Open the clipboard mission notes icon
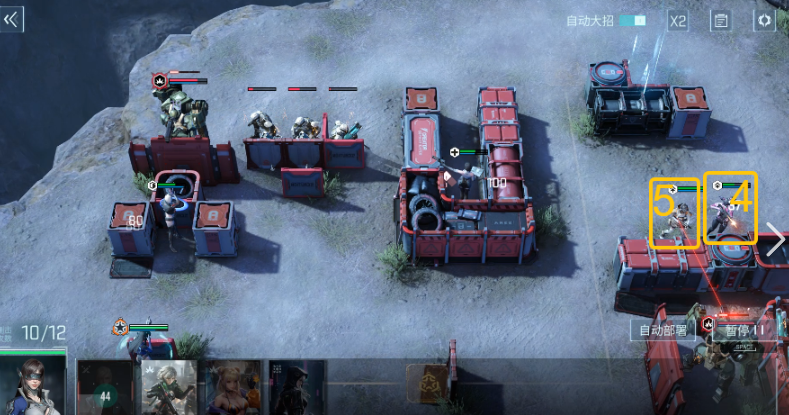The width and height of the screenshot is (789, 415). pos(720,20)
